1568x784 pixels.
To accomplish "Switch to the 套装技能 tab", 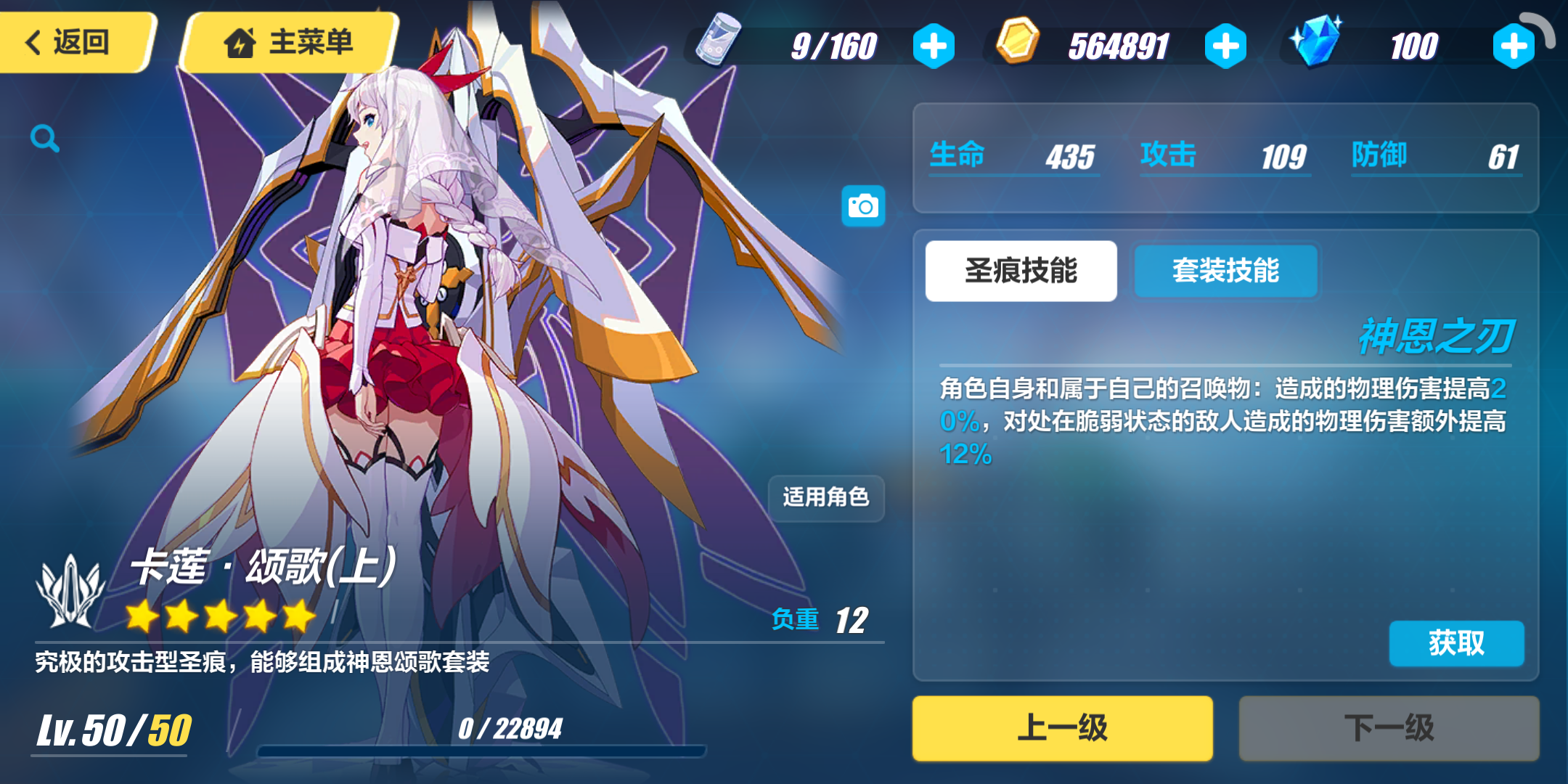I will (x=1225, y=271).
